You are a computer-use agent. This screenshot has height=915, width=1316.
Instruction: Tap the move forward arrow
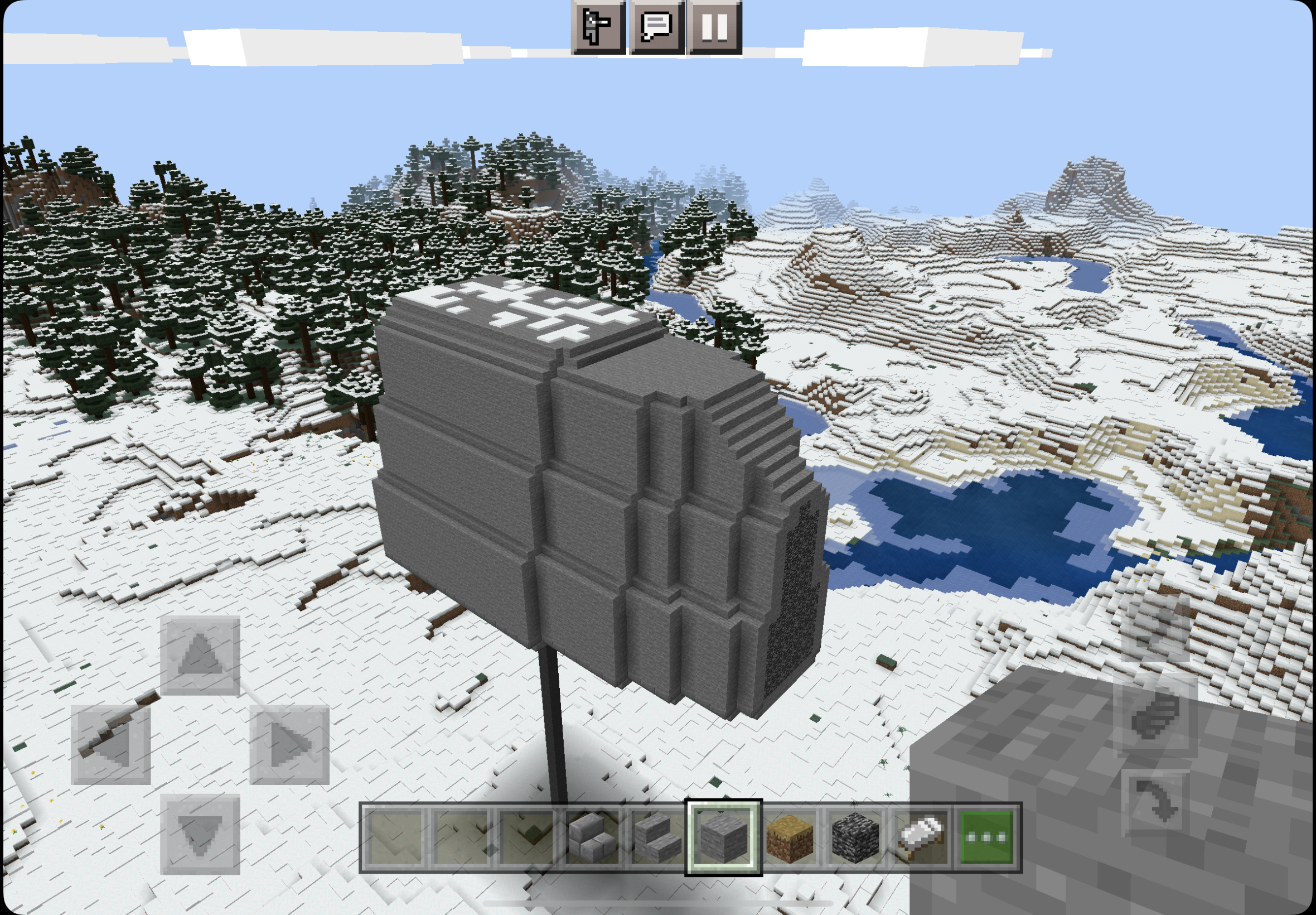point(200,656)
